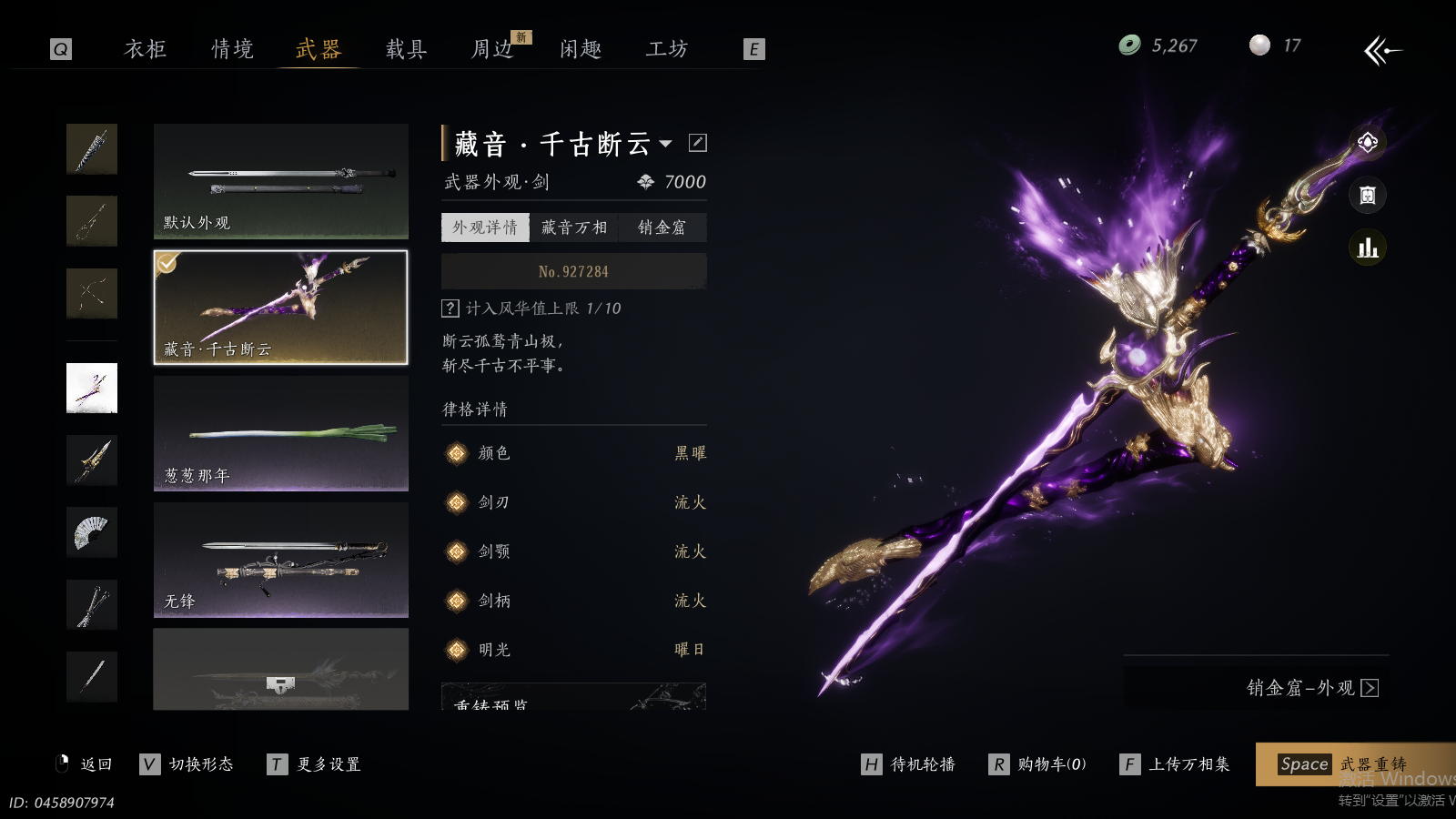Click the back arrow at top right
Viewport: 1456px width, 819px height.
click(x=1382, y=50)
